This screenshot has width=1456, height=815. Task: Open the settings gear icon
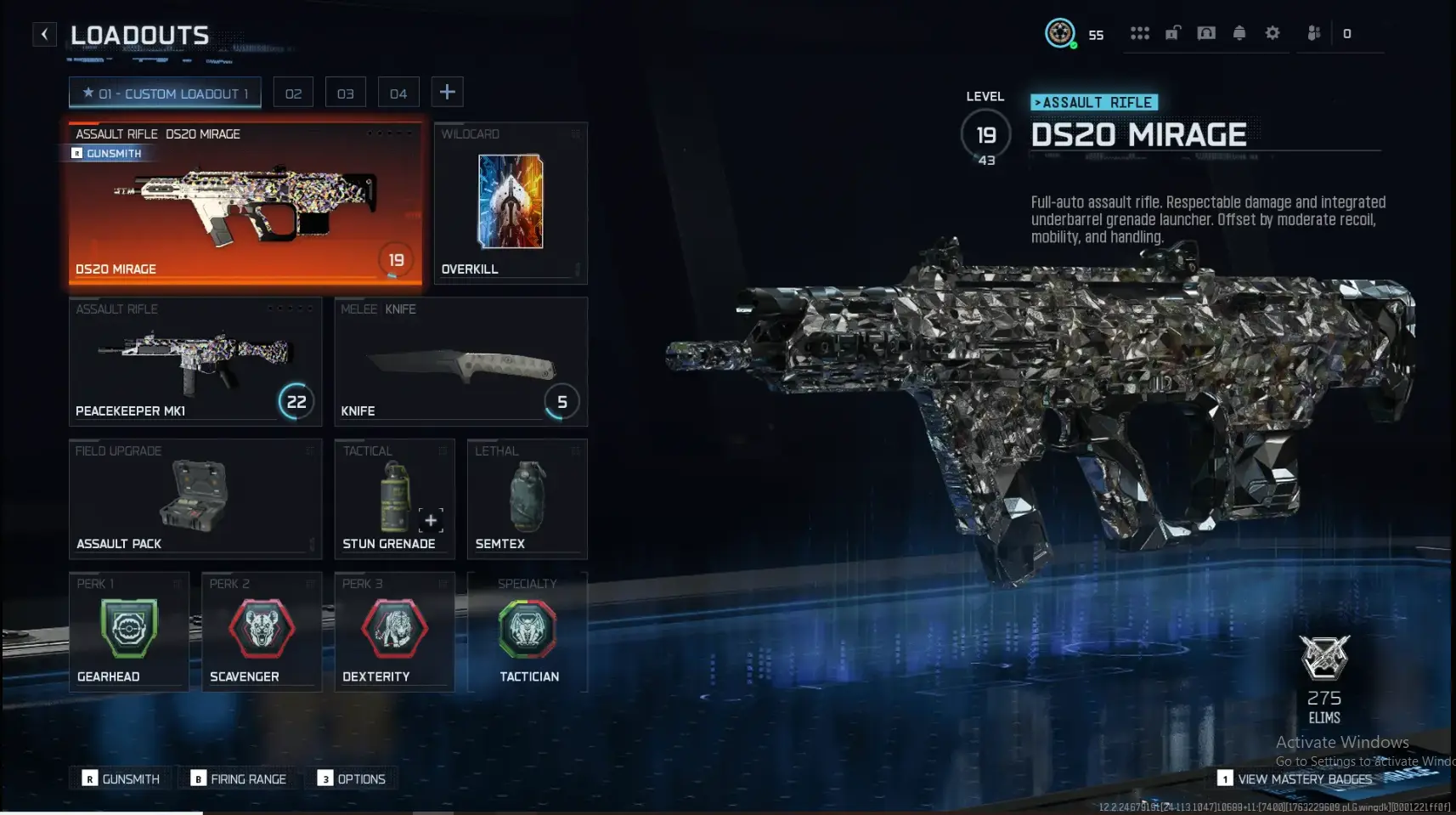click(1273, 32)
